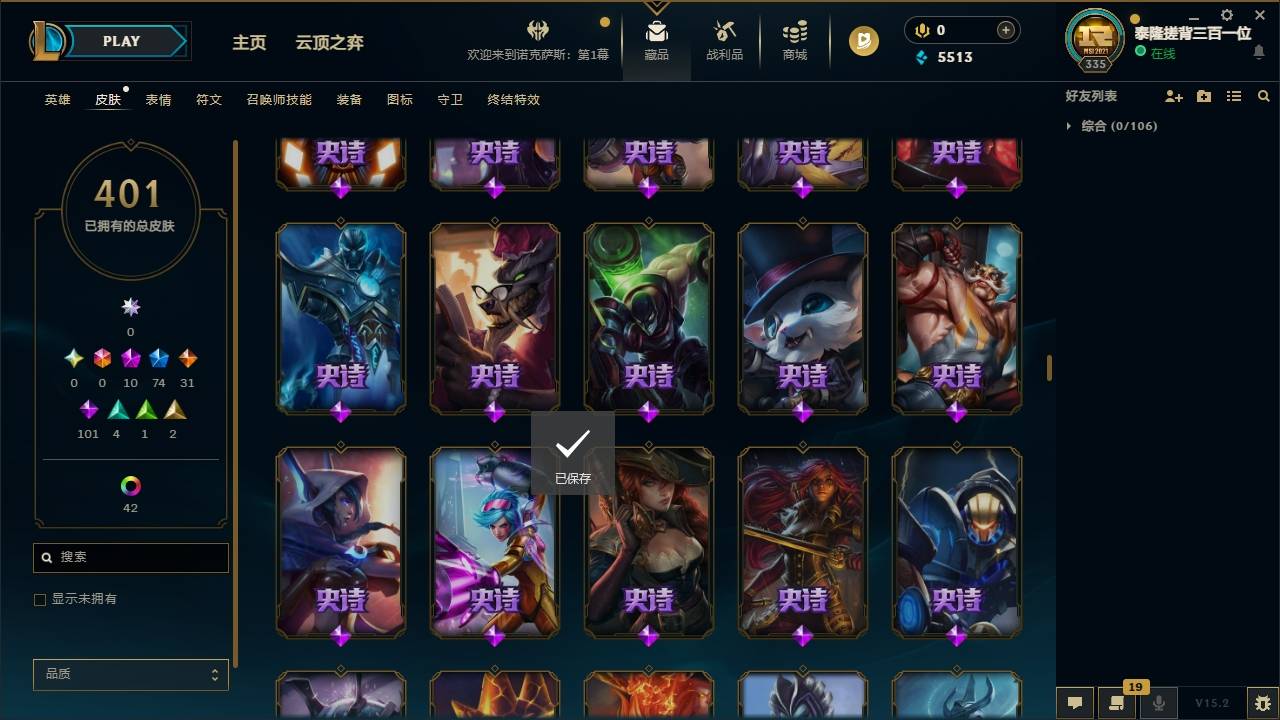
Task: Click the PLAY button
Action: 120,41
